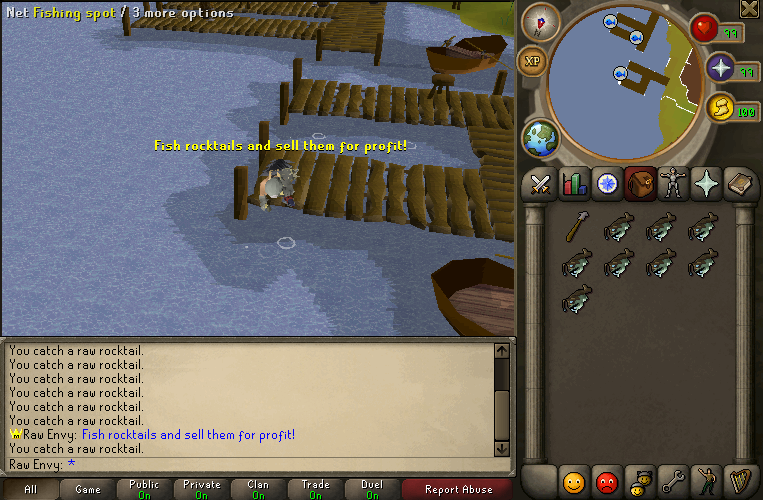Select the fishing harpoon in inventory
The width and height of the screenshot is (763, 500).
(574, 228)
